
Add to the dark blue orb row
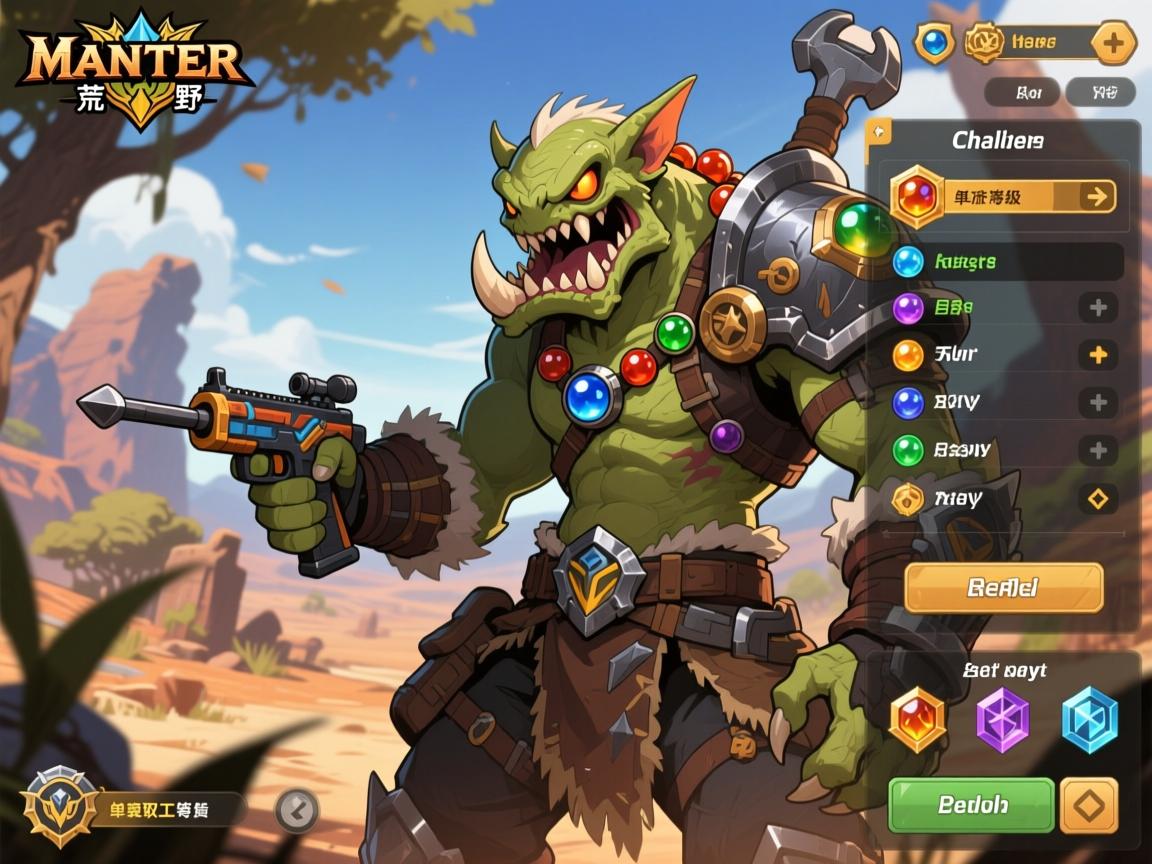pos(1097,402)
